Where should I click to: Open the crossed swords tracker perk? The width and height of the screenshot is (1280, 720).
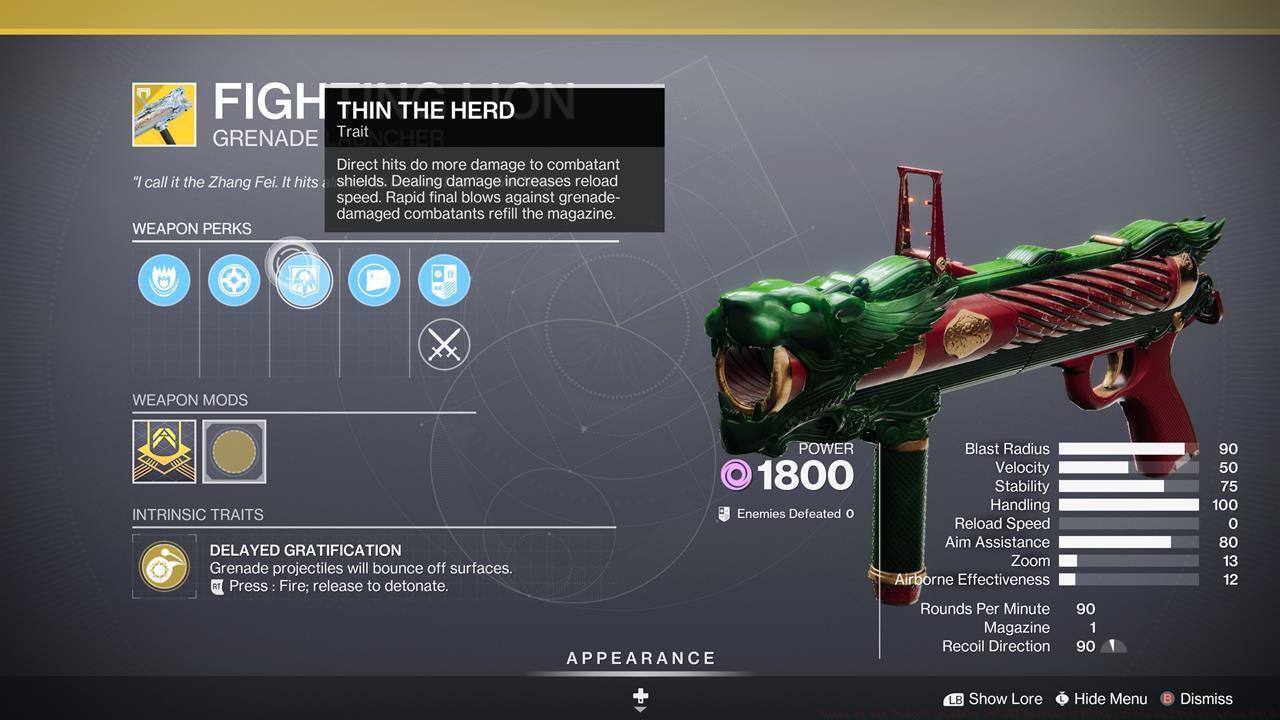point(444,345)
